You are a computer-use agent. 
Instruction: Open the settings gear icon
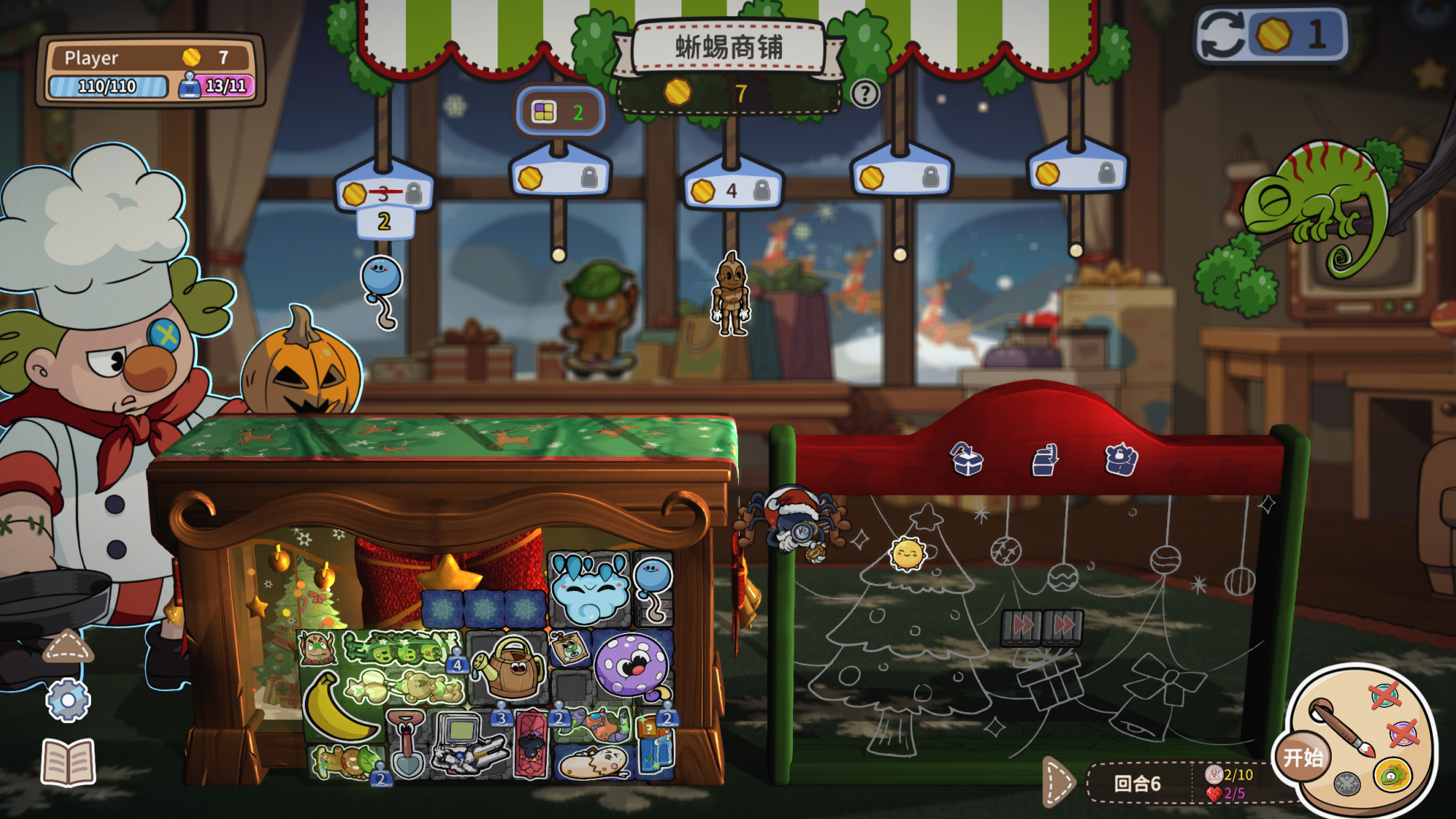point(69,698)
